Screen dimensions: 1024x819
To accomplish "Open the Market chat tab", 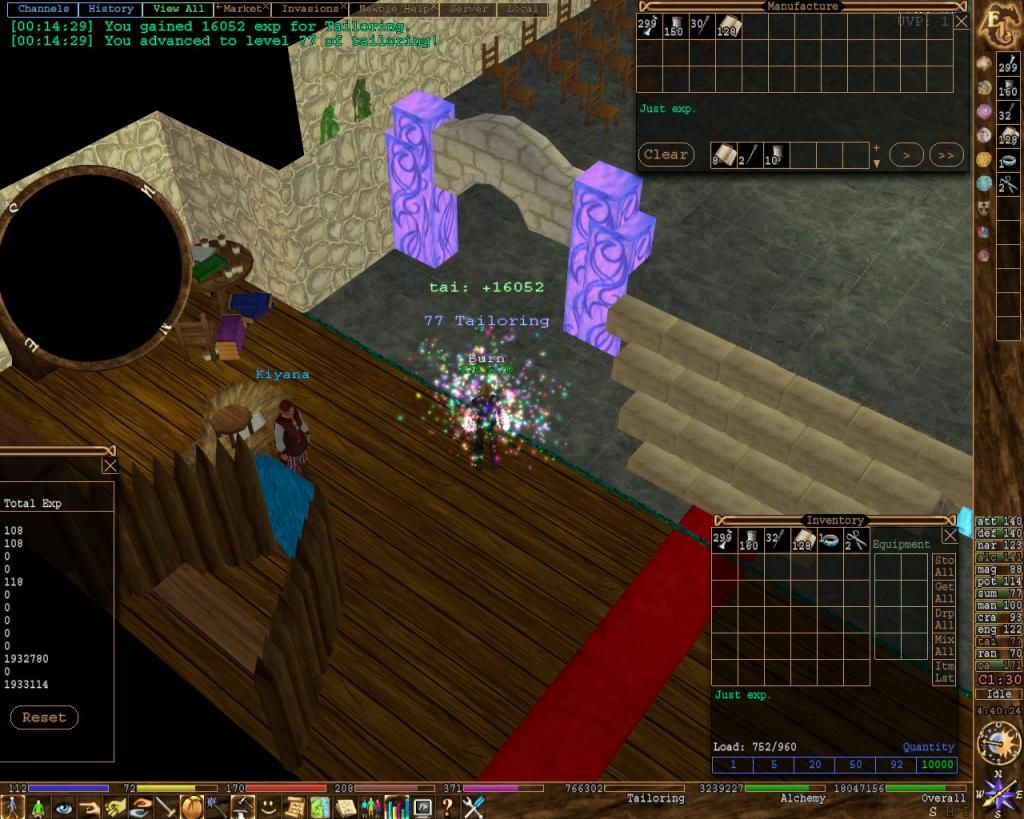I will (x=241, y=9).
